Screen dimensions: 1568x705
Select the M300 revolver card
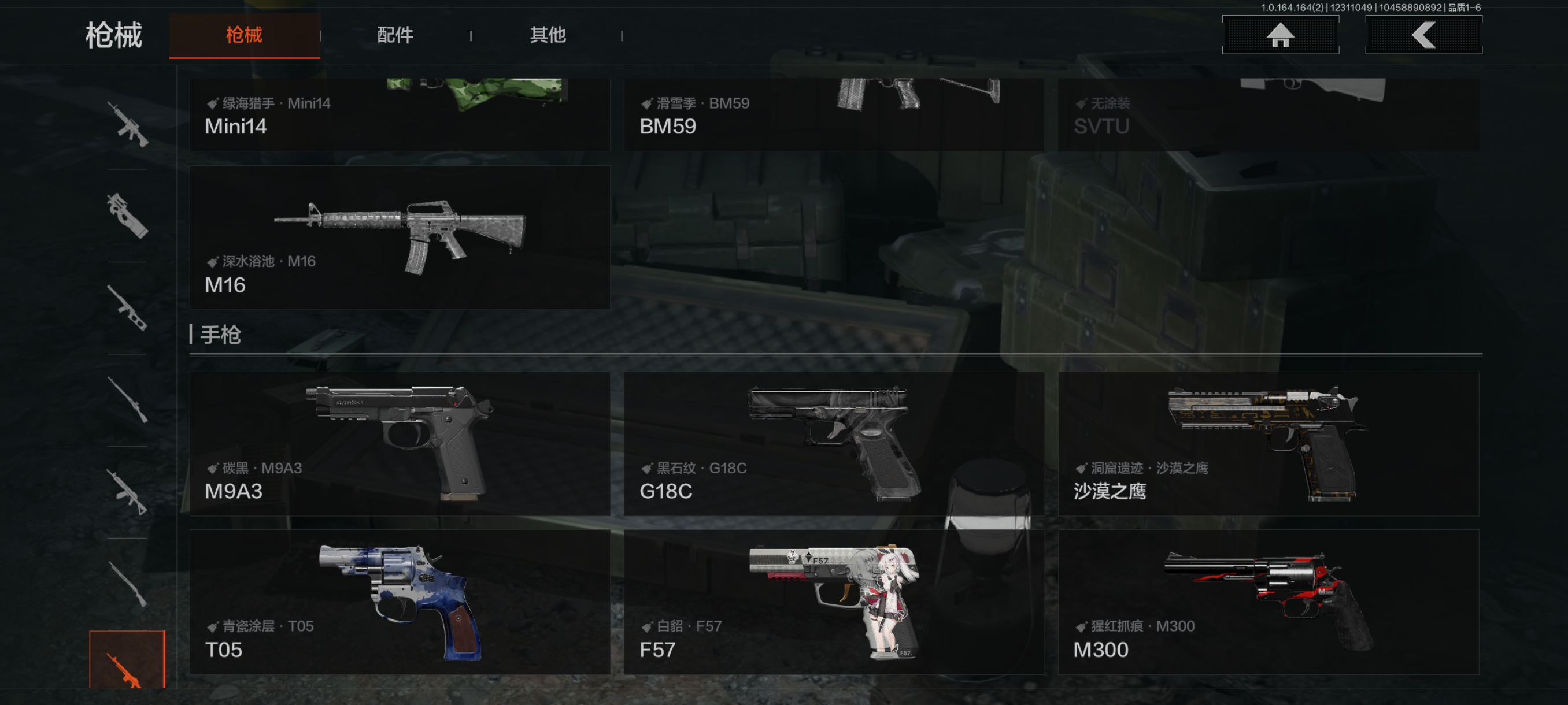[1268, 602]
